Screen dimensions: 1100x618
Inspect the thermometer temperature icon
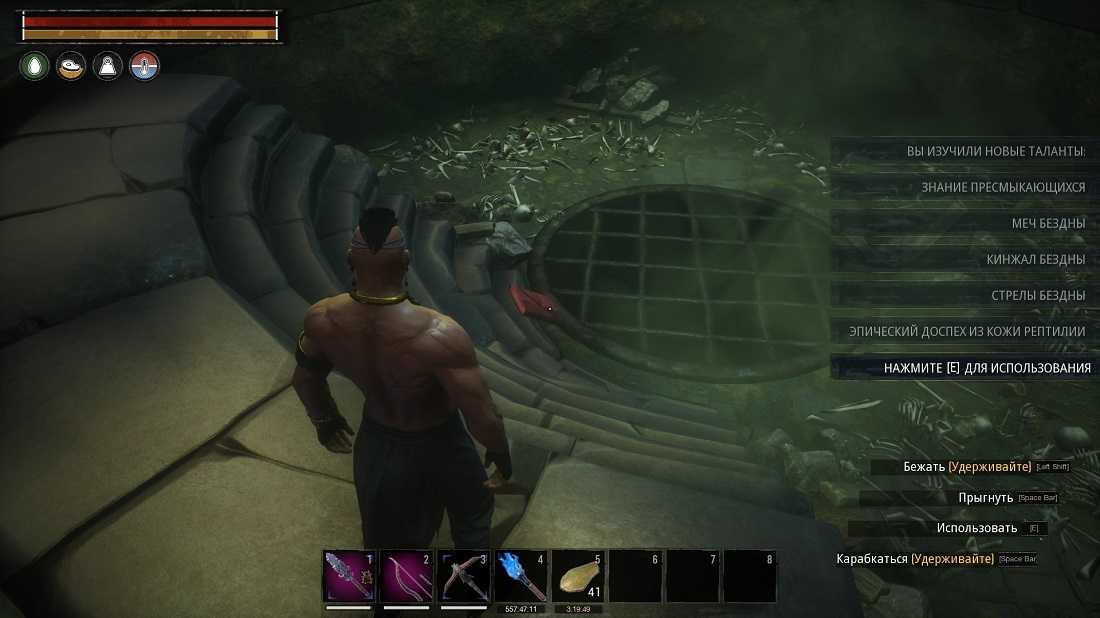tap(145, 67)
